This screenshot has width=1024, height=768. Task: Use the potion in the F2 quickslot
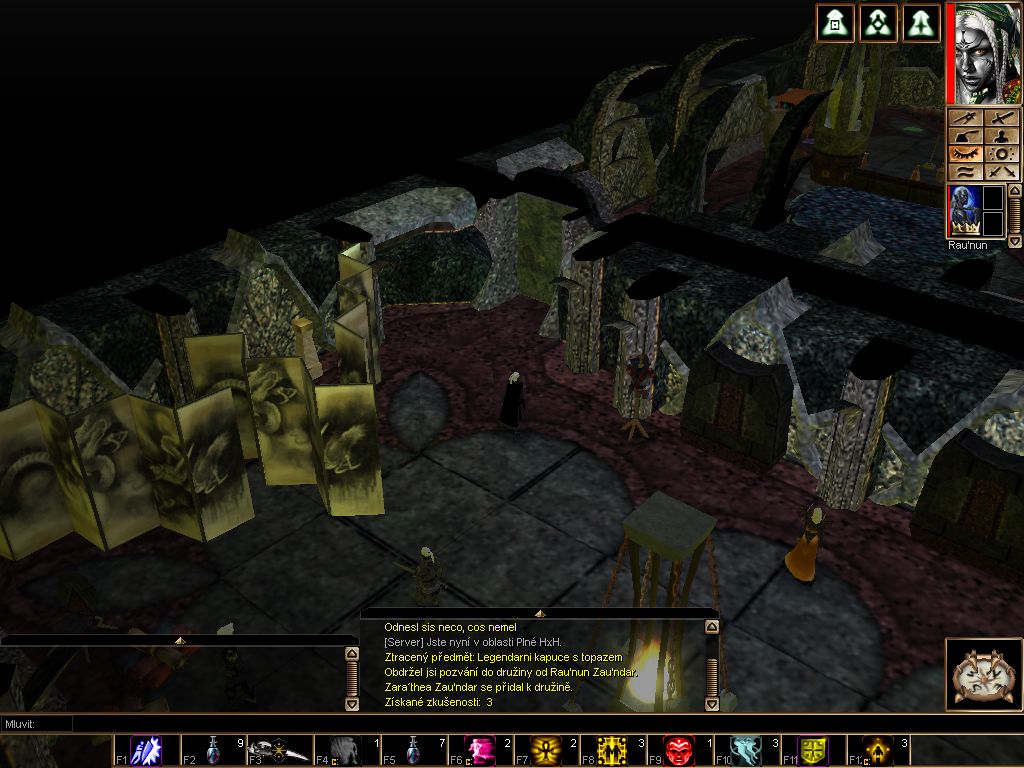point(214,750)
